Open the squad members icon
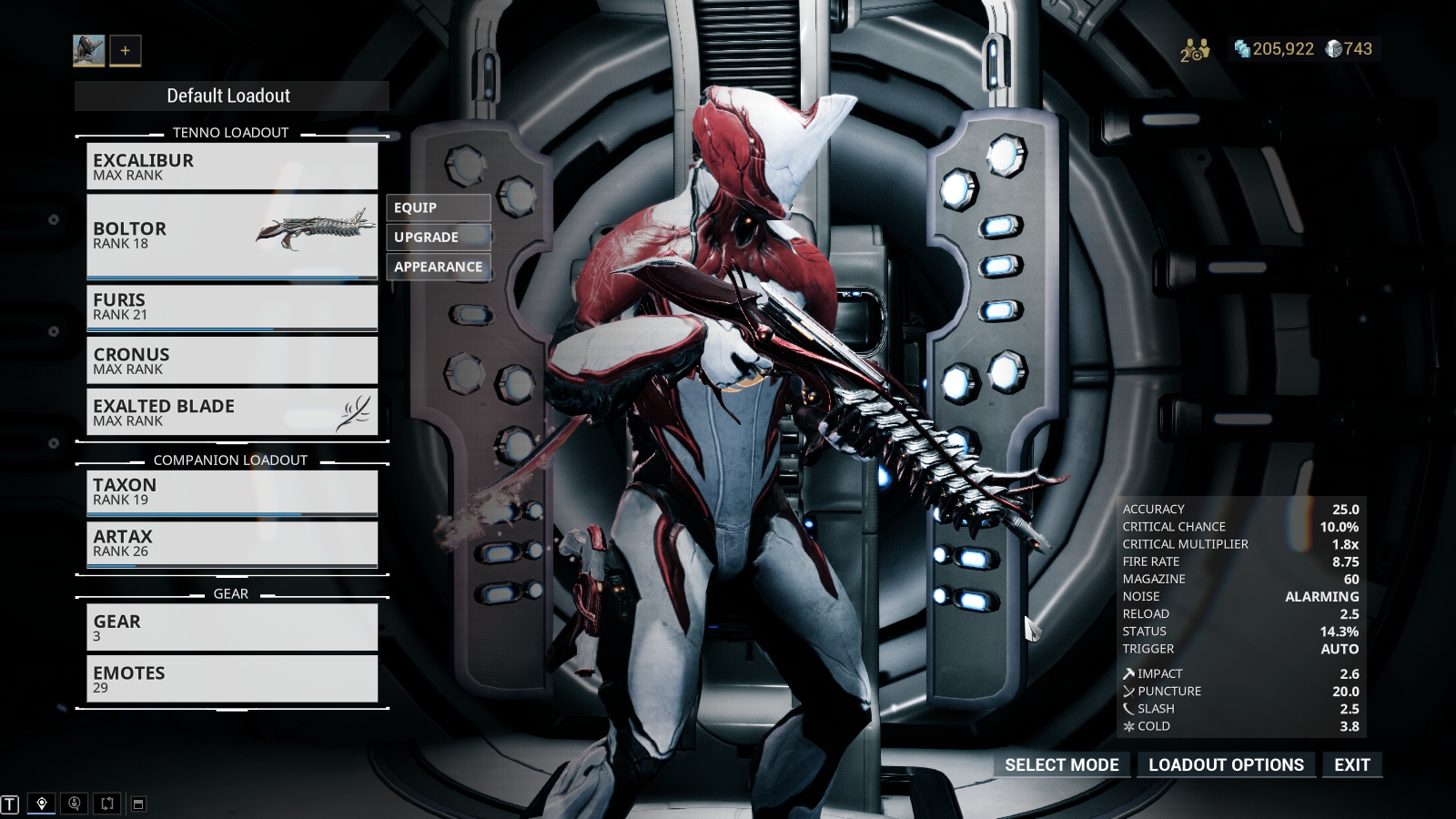 (1194, 50)
